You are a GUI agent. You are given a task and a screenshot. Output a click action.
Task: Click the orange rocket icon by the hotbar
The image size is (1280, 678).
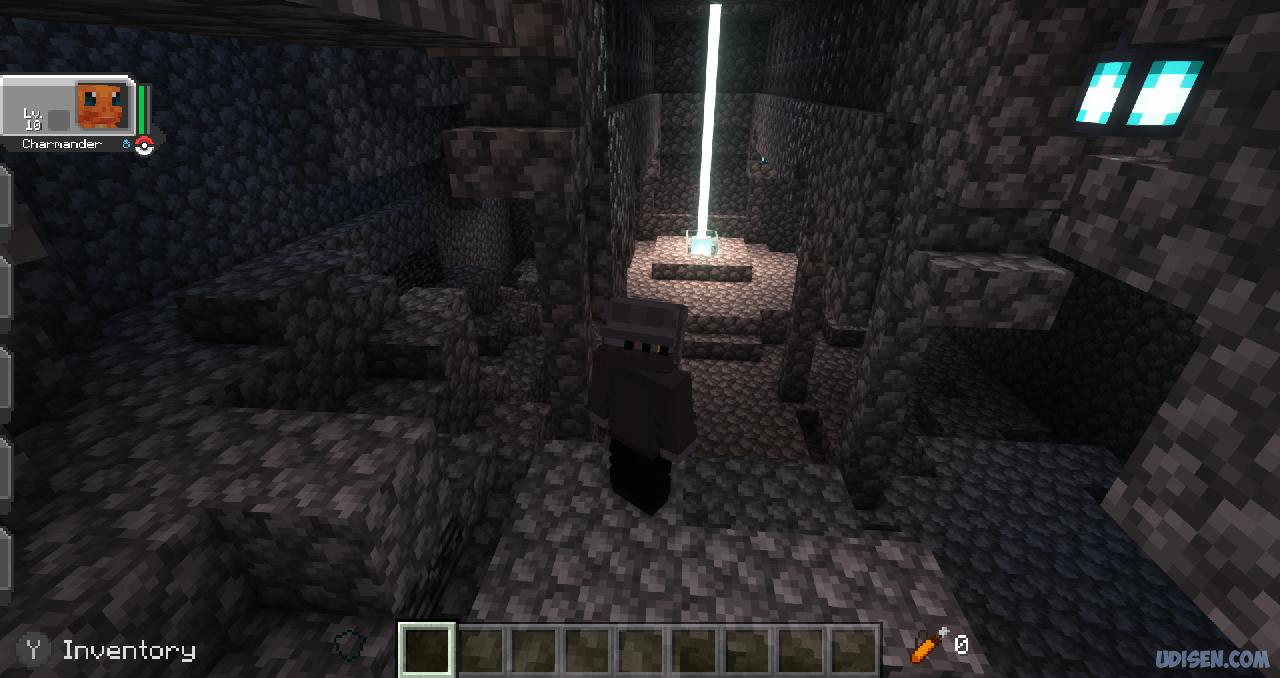pos(927,647)
